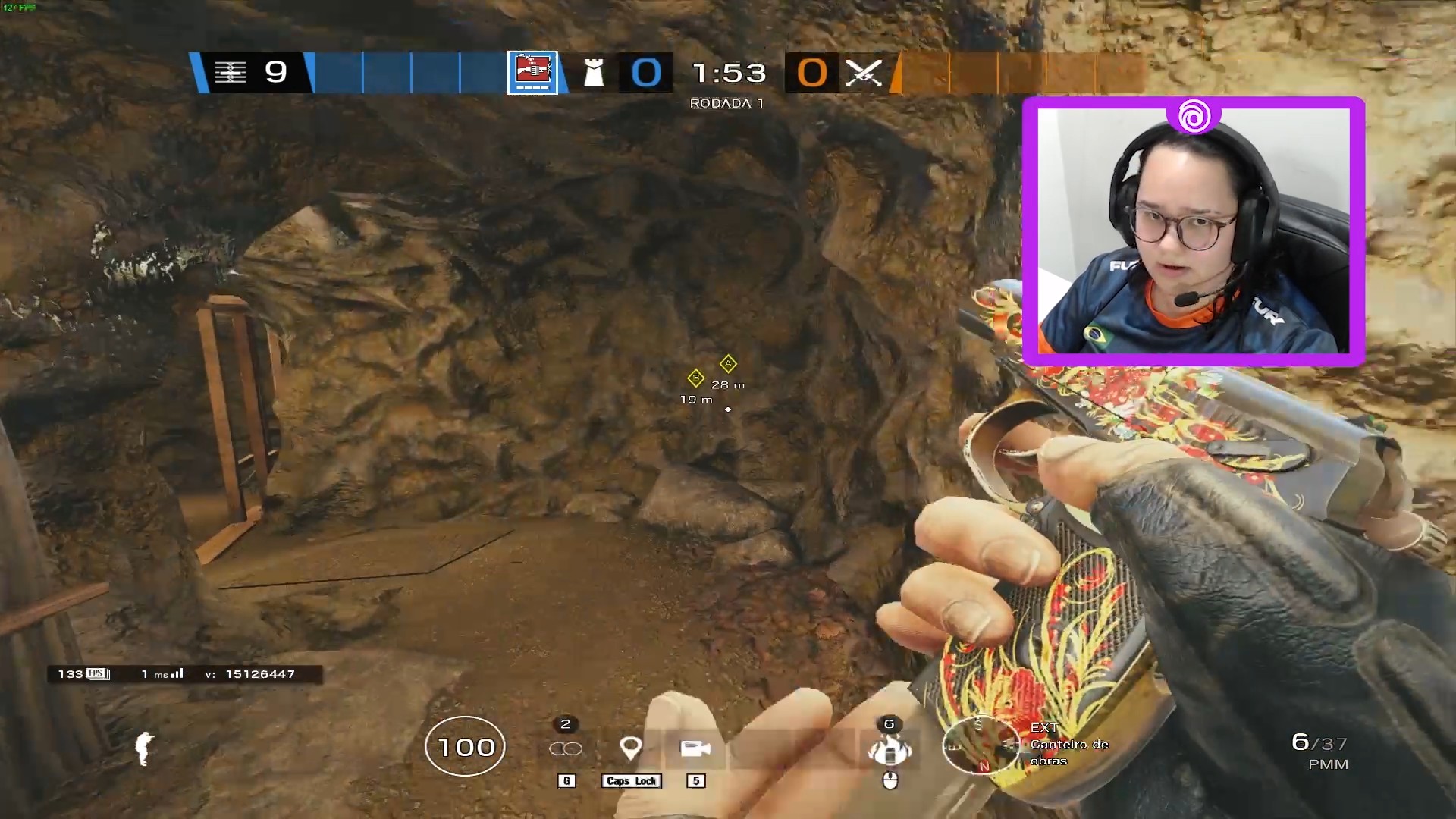Viewport: 1456px width, 819px height.
Task: Click objective marker A diamond
Action: pos(728,364)
